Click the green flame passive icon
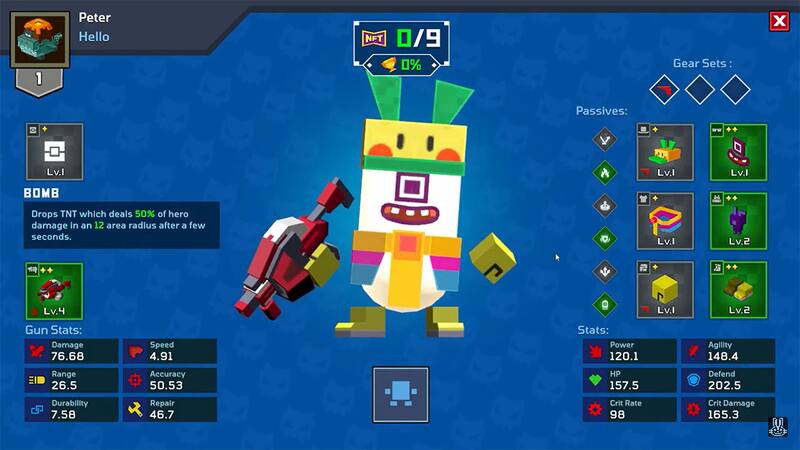Viewport: 800px width, 450px height. click(604, 173)
